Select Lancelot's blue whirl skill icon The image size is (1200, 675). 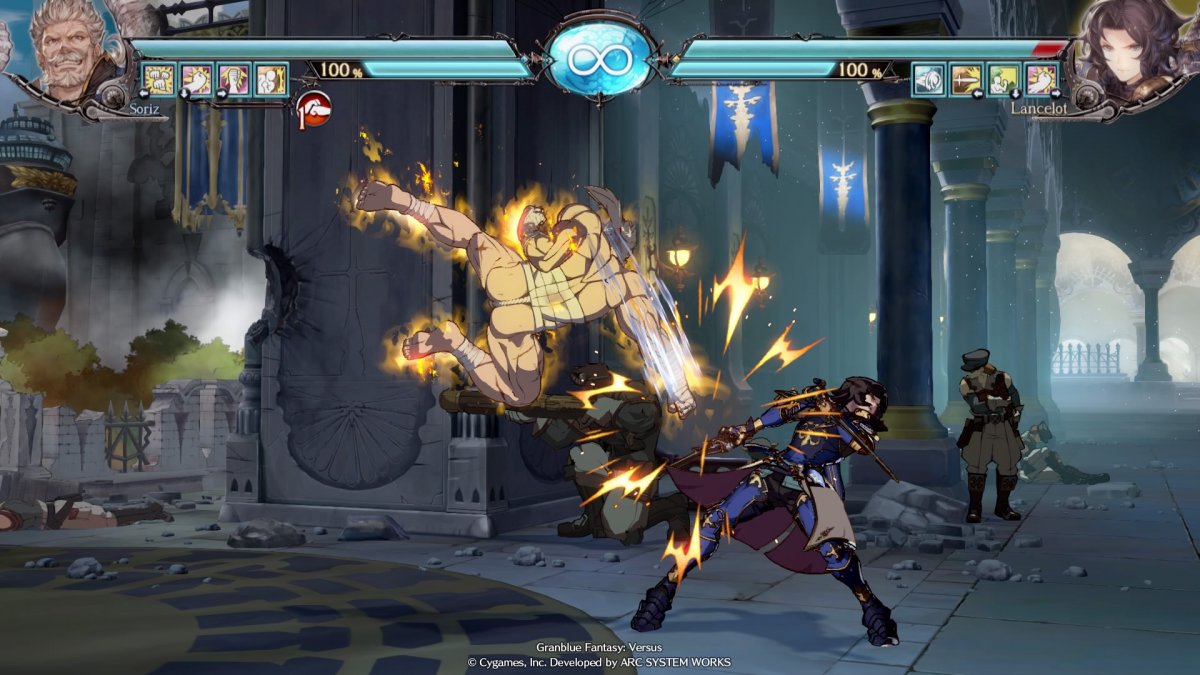[x=929, y=79]
